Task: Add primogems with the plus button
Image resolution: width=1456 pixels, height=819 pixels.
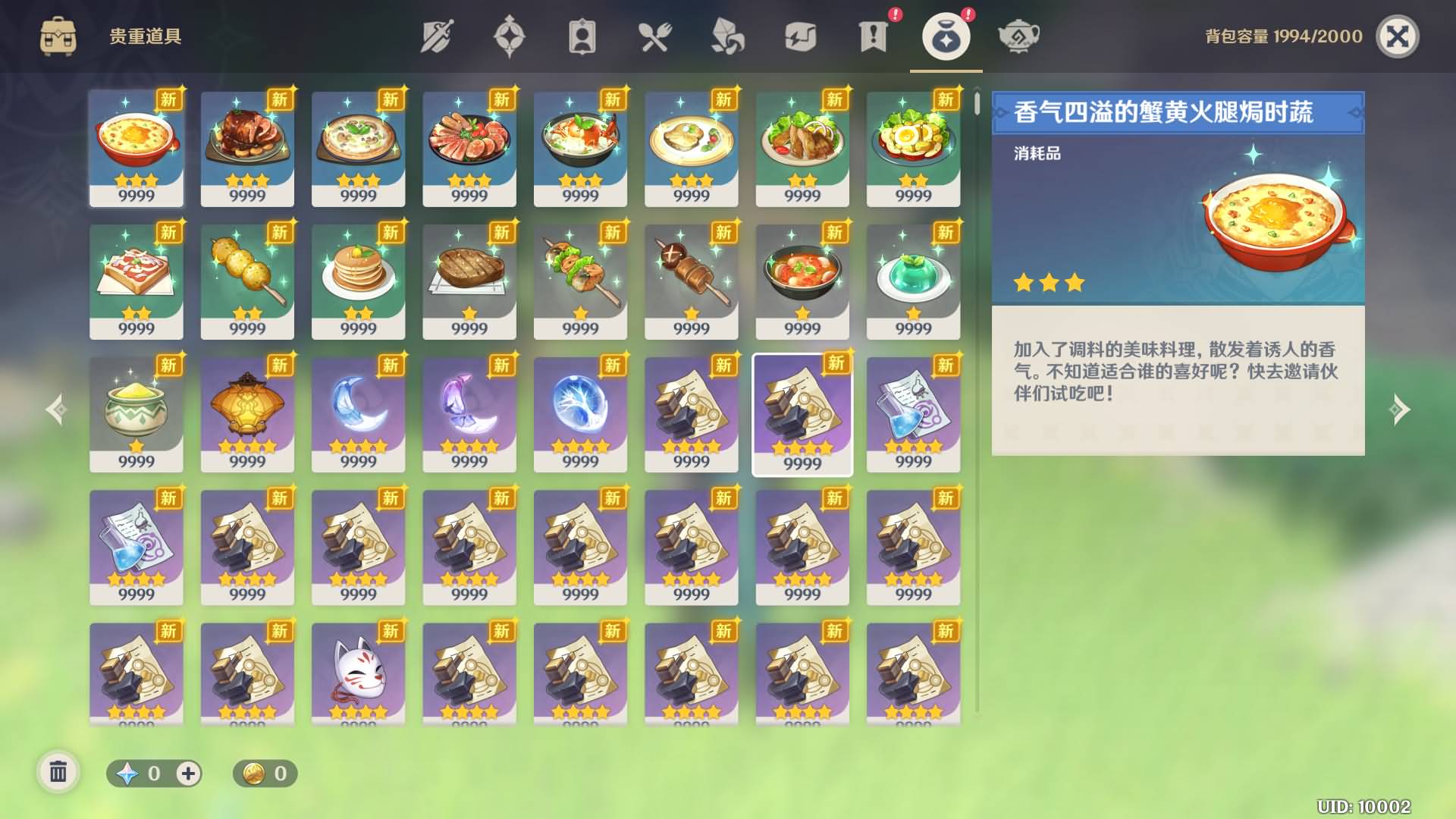Action: pyautogui.click(x=188, y=773)
